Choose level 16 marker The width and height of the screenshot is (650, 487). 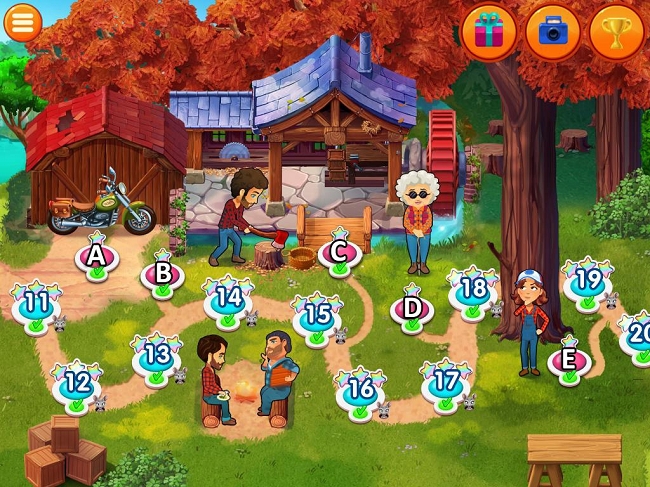tap(360, 388)
